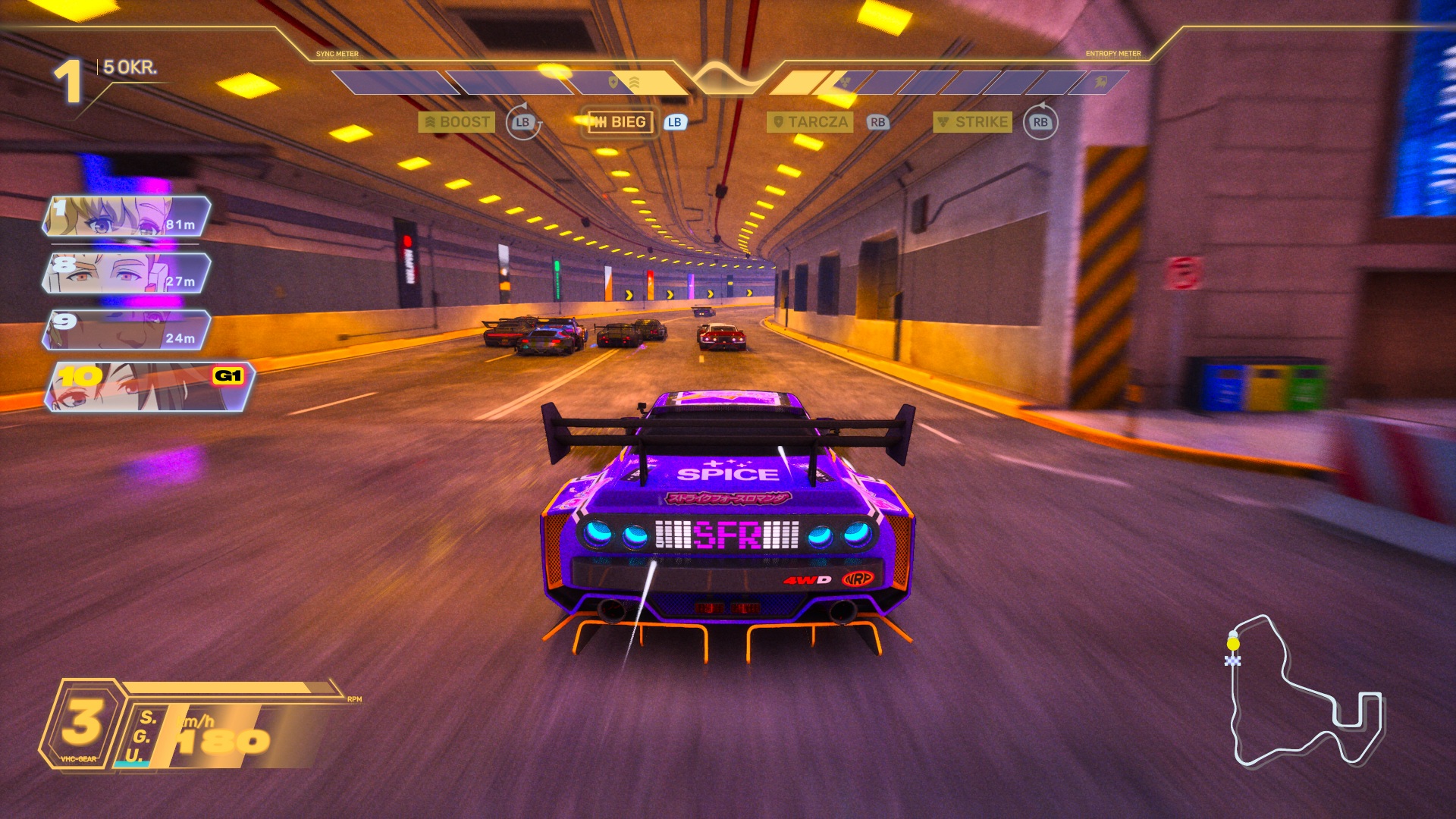The width and height of the screenshot is (1456, 819).
Task: Select the BIEG gear ability
Action: (x=620, y=122)
